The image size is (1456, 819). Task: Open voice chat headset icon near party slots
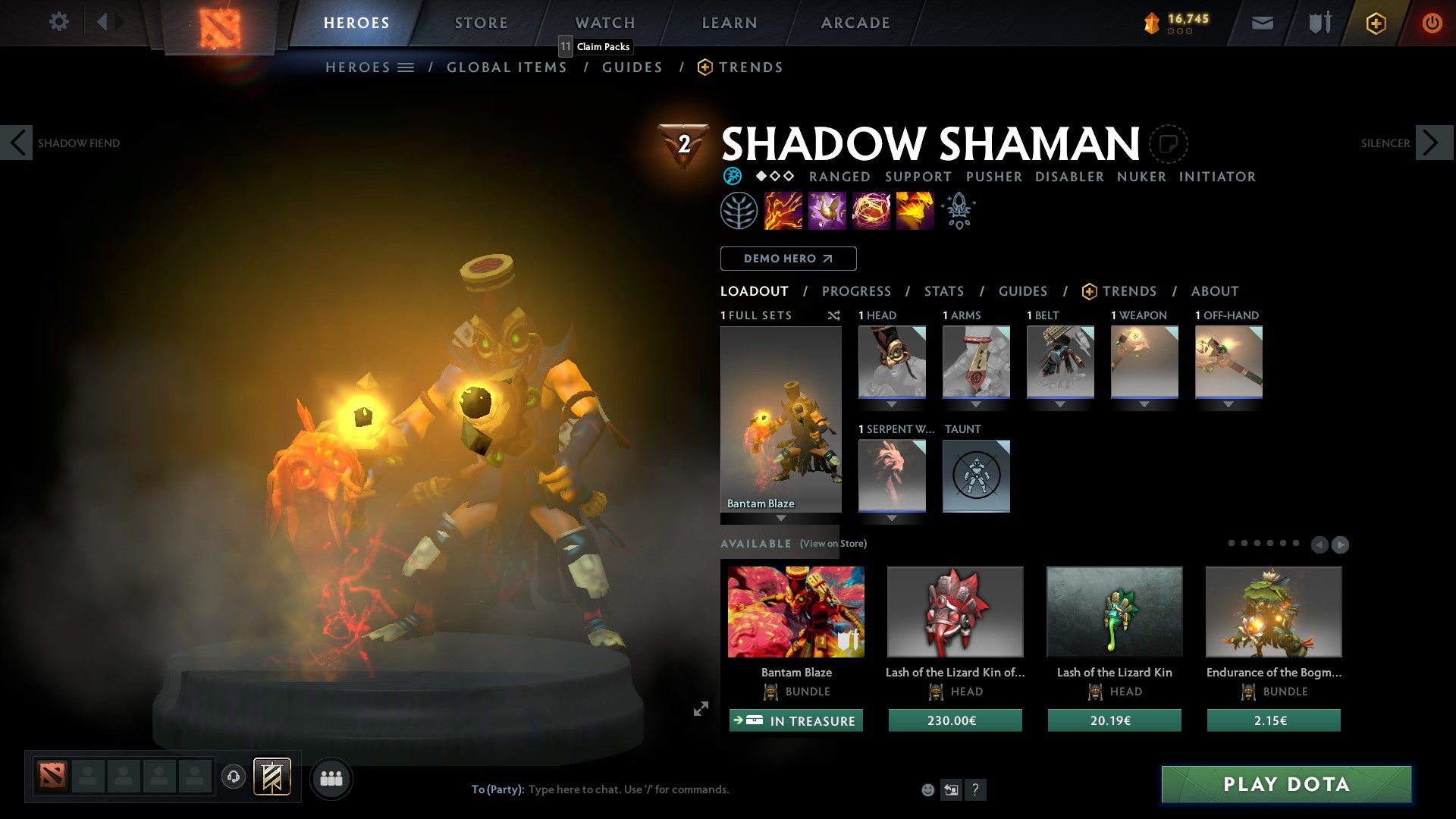coord(233,778)
